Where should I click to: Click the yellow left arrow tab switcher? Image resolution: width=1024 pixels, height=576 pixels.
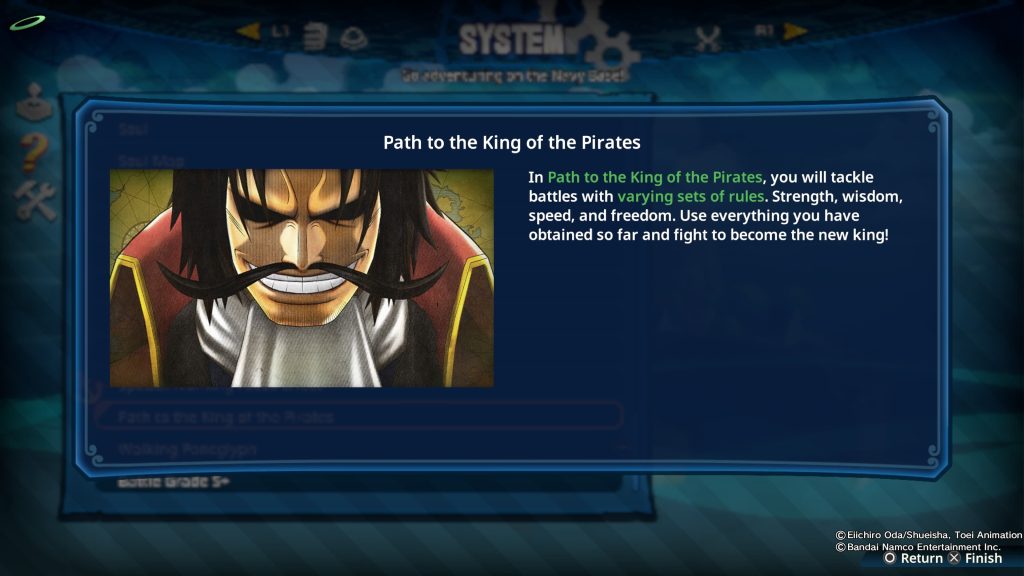[248, 32]
